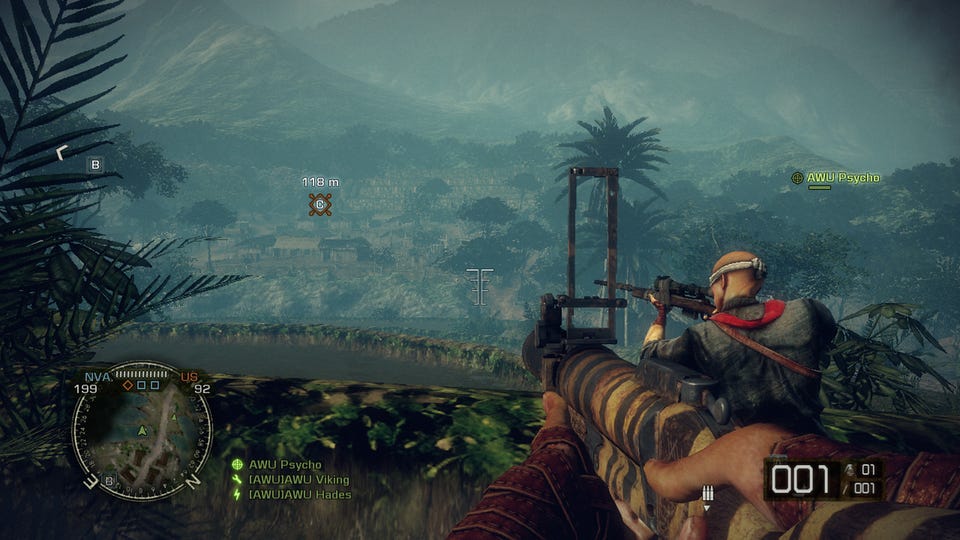Screen dimensions: 960x540
Task: Select the objective B marker
Action: 96,165
